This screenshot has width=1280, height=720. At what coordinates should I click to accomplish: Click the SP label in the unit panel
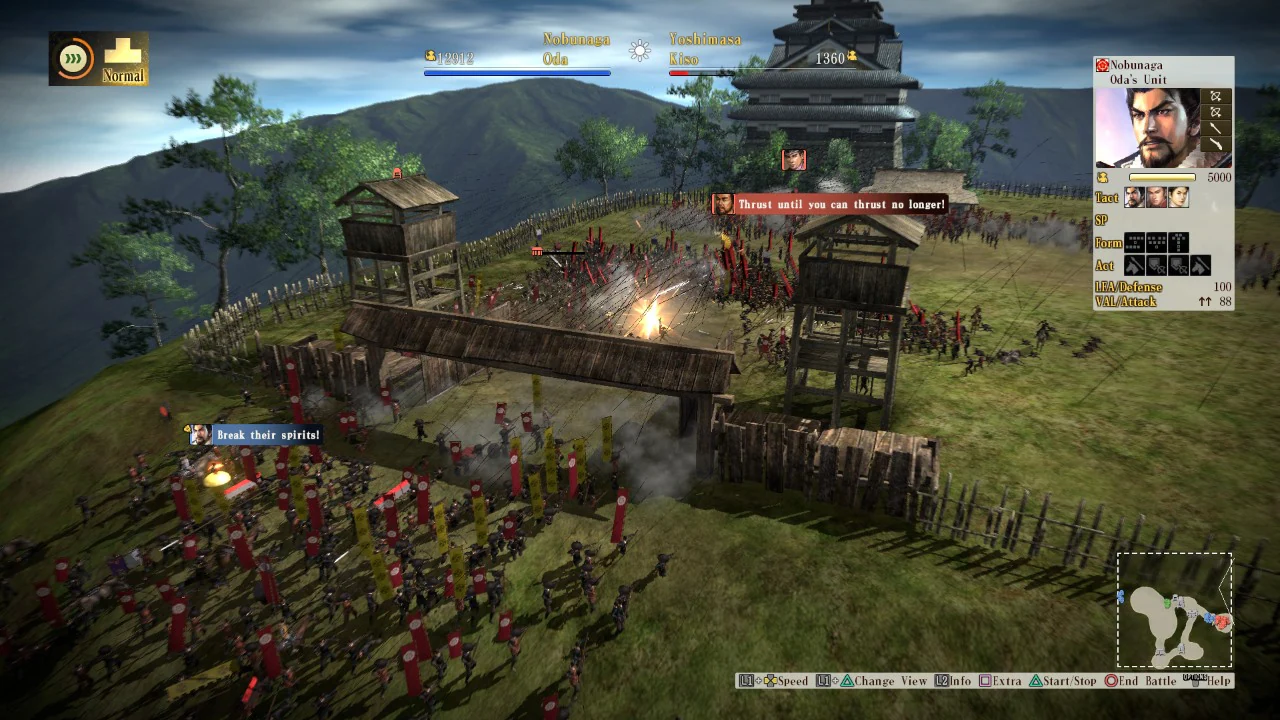point(1104,220)
